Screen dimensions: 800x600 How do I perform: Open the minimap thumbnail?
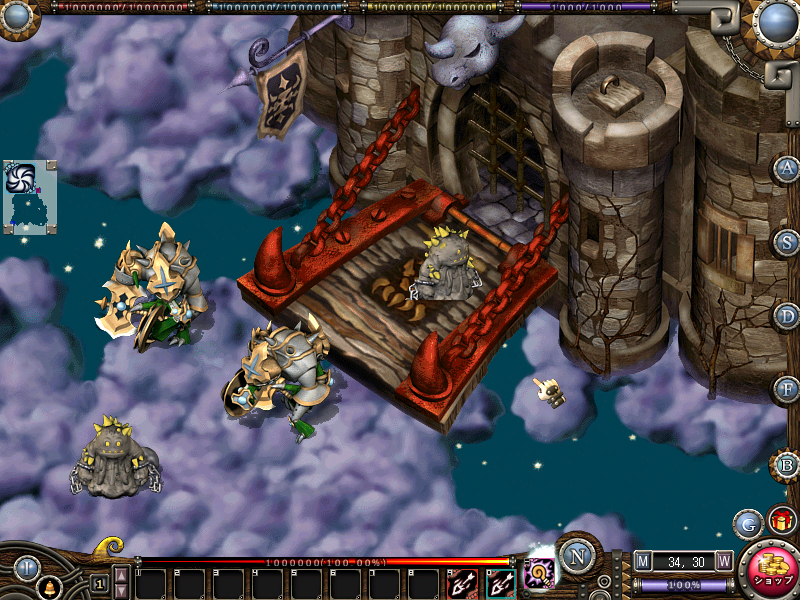click(30, 196)
